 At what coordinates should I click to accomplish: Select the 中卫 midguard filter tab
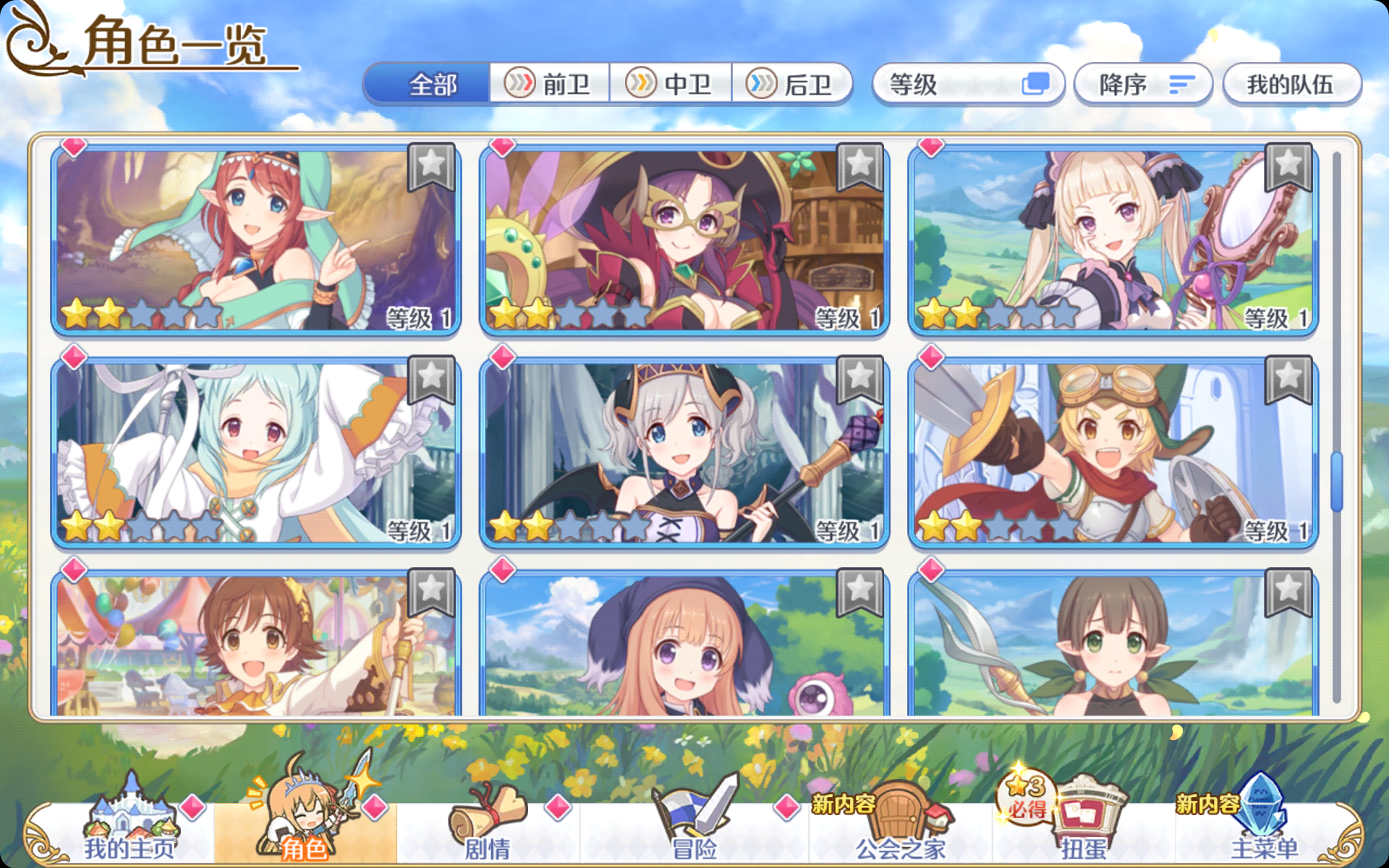tap(672, 84)
